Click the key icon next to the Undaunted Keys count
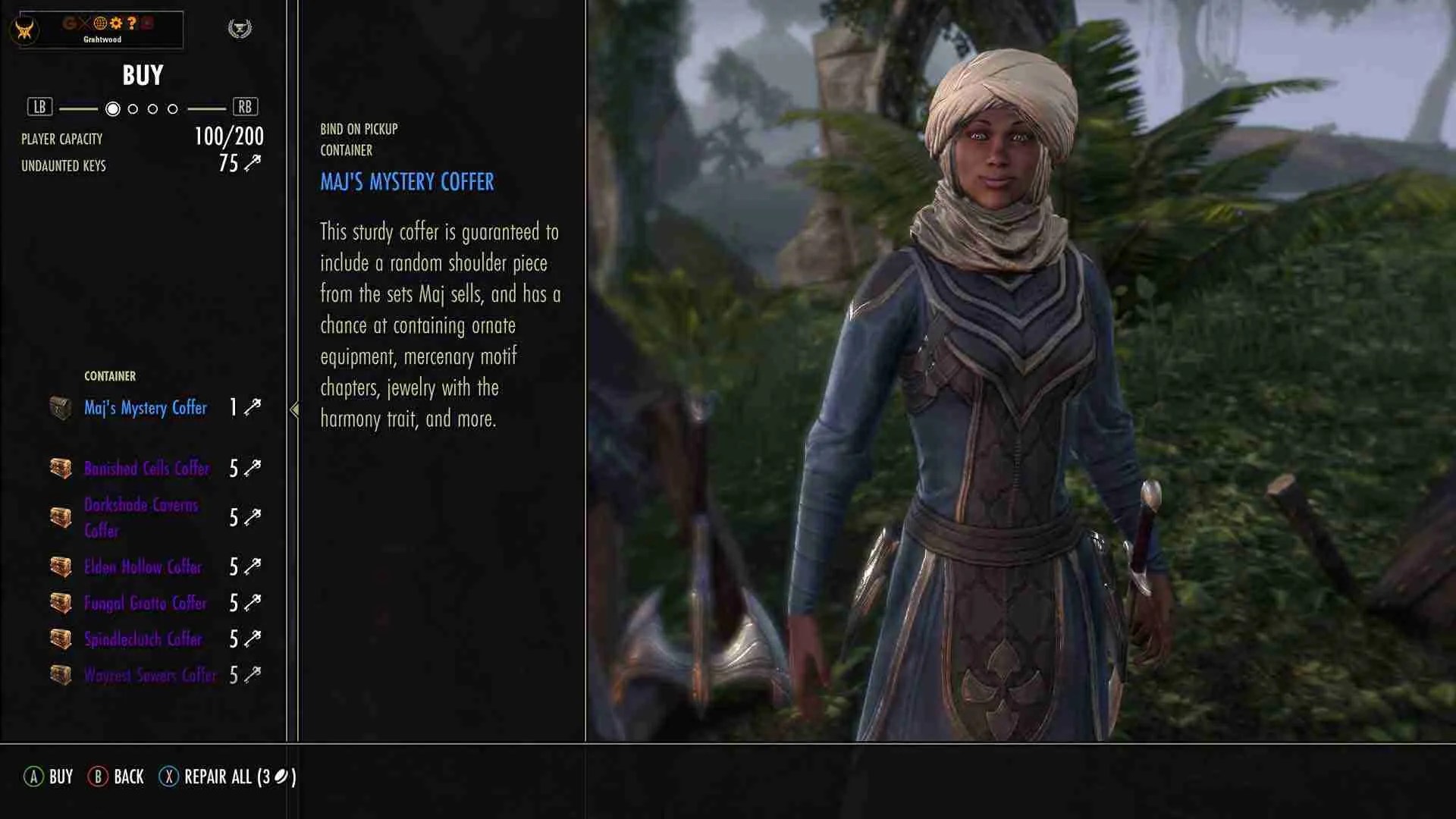 [x=254, y=162]
